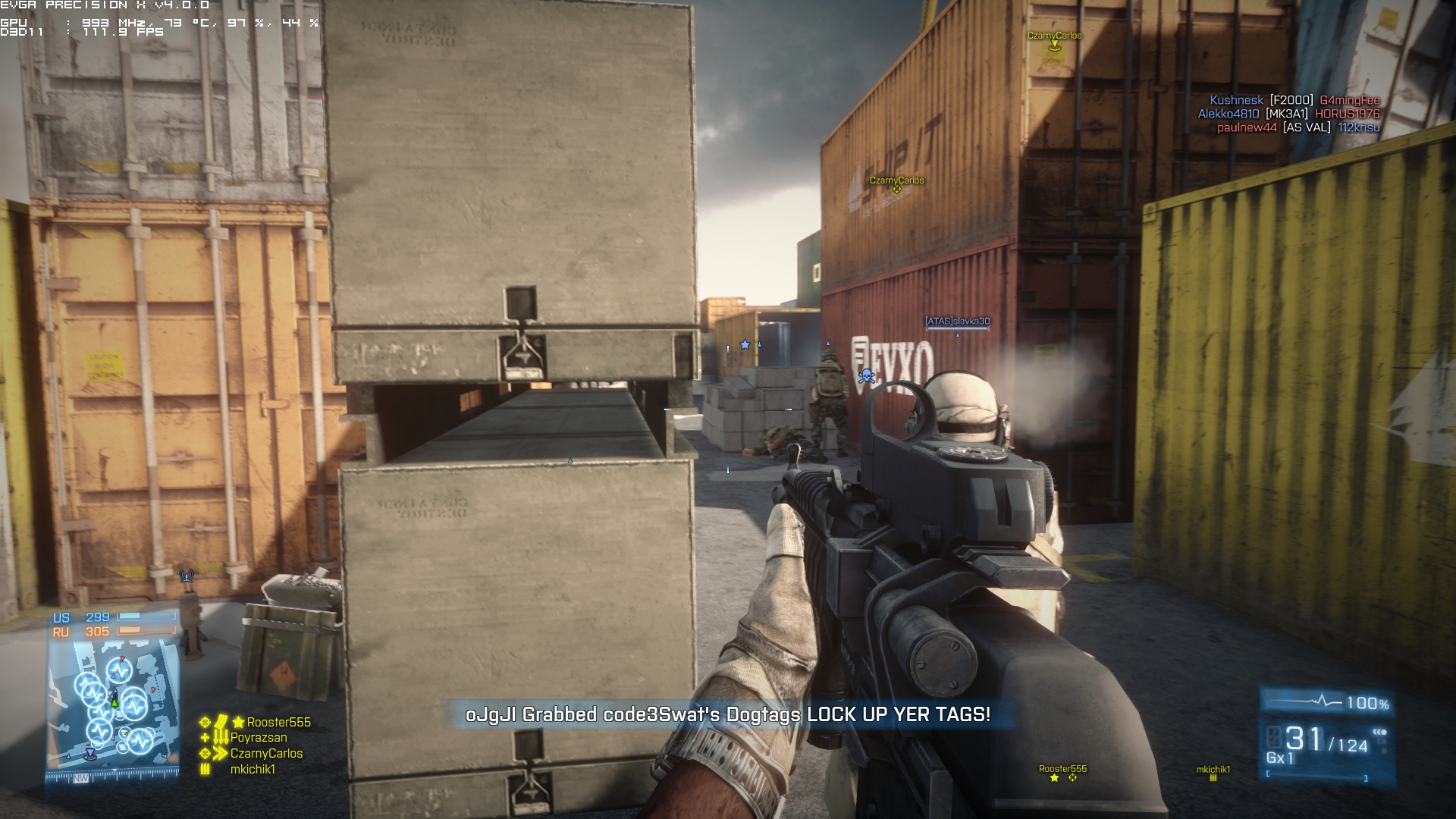Select squad member Rooster555 in squad list
The image size is (1456, 819).
[278, 723]
